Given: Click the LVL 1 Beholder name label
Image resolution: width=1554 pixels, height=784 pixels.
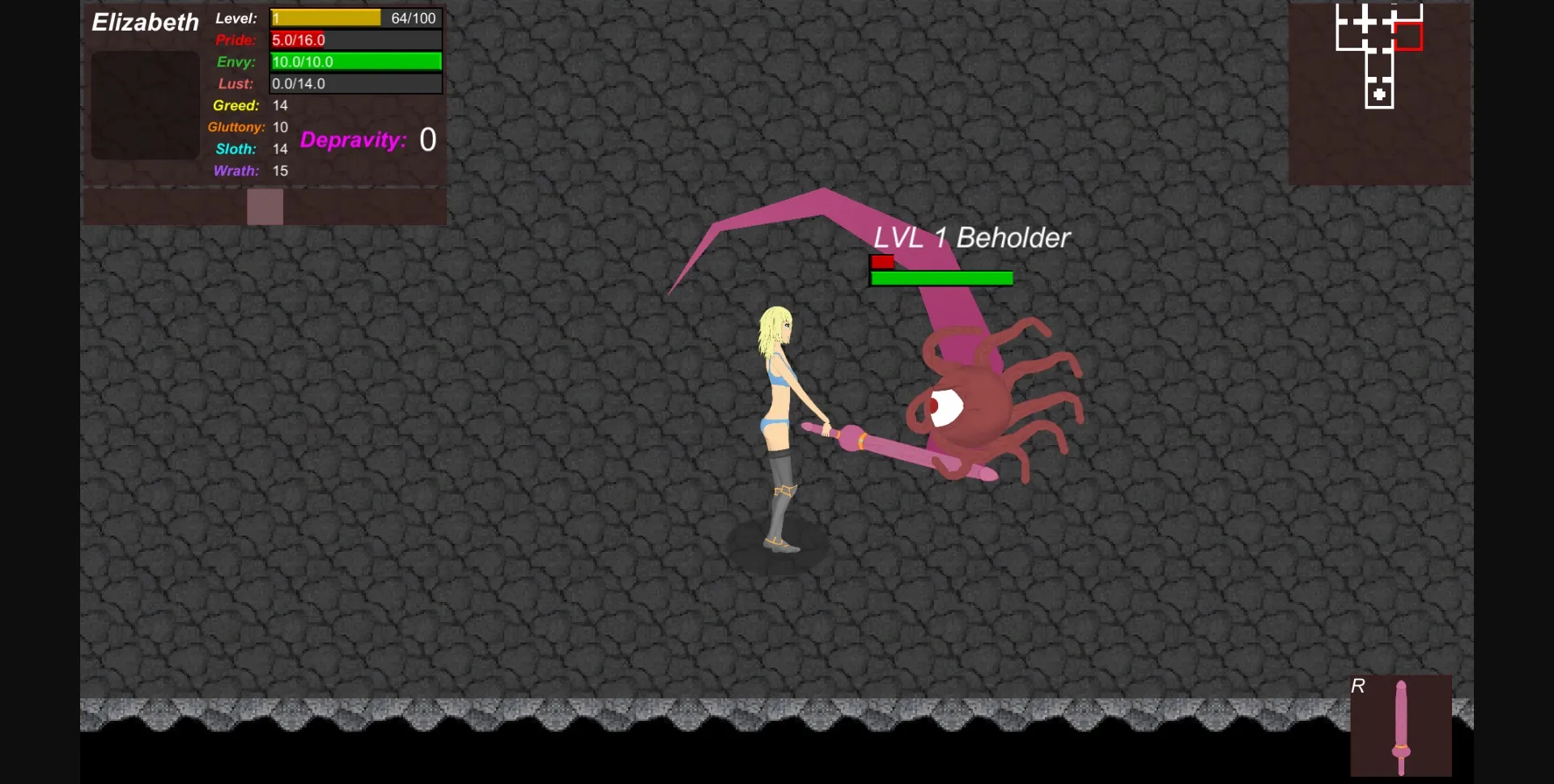Looking at the screenshot, I should tap(971, 238).
